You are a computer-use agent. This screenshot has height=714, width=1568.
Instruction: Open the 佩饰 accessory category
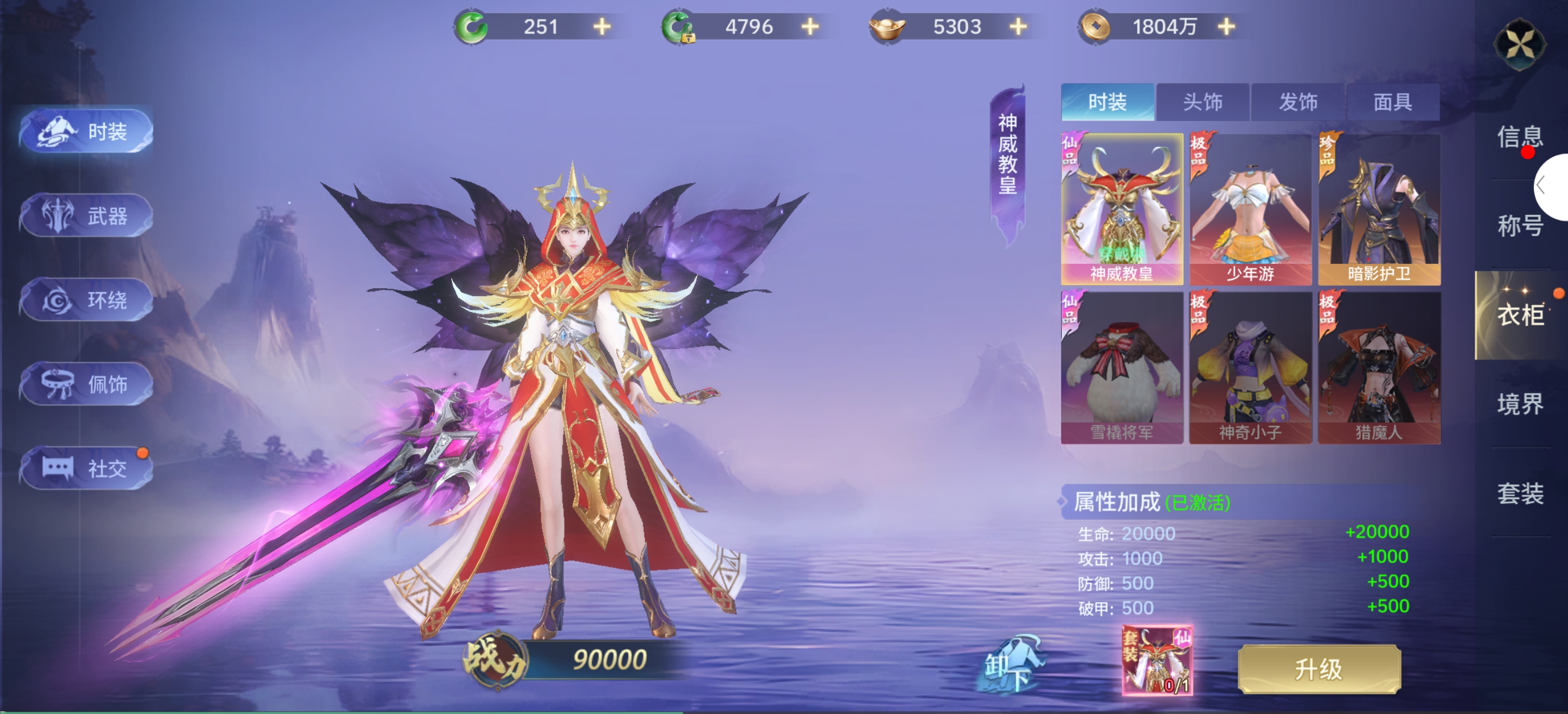tap(86, 384)
